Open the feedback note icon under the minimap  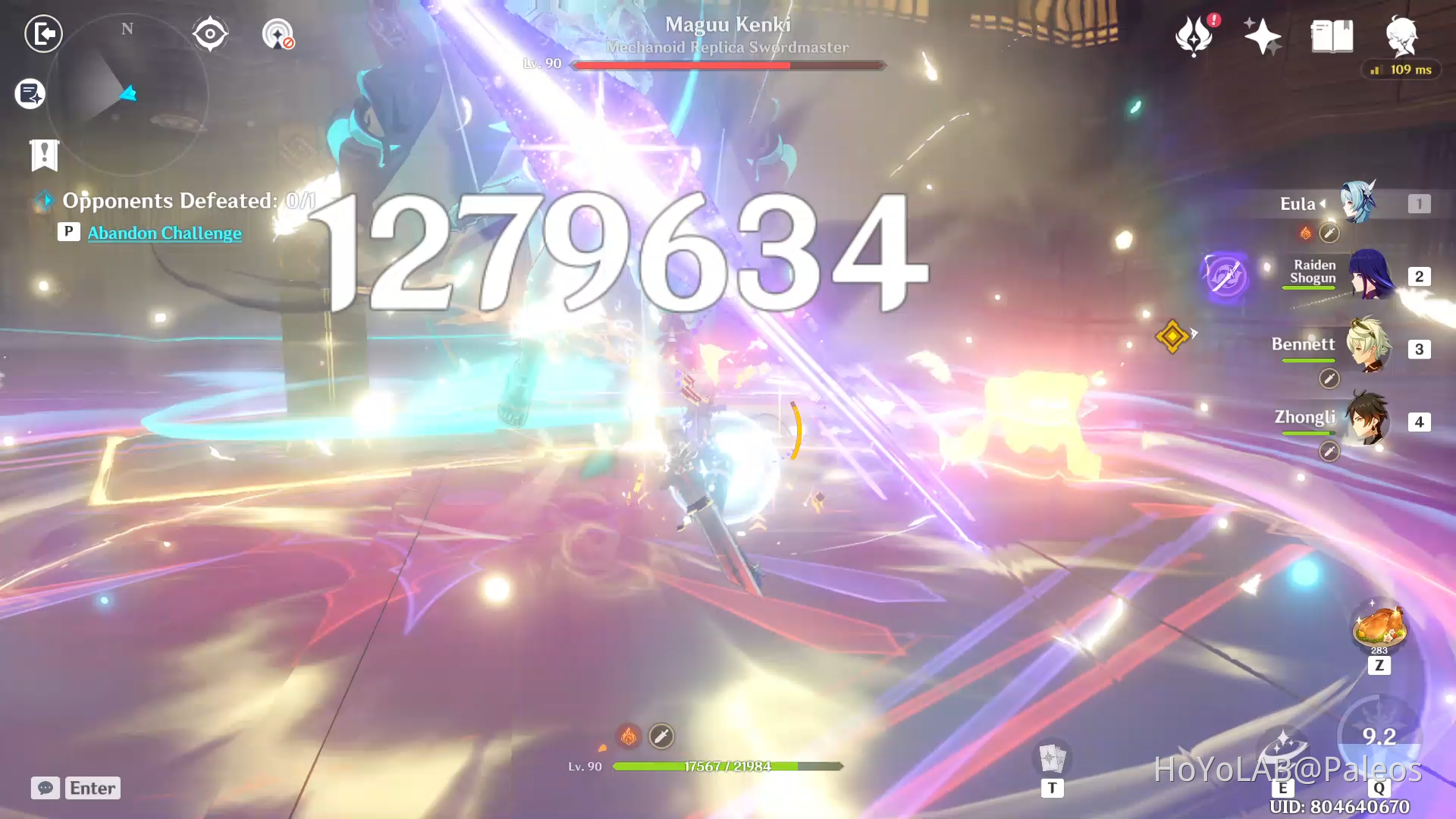(29, 93)
